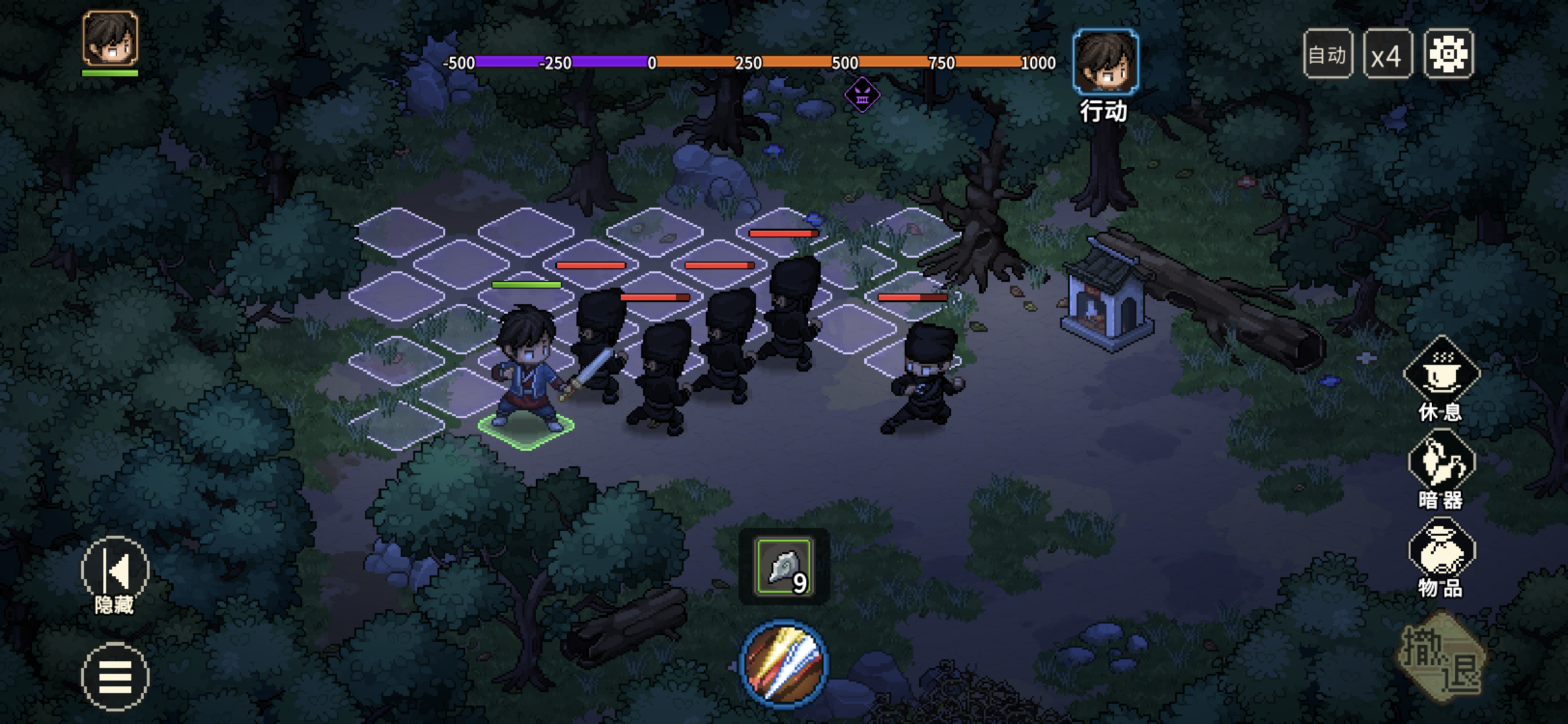Select the hero portrait with green bar

[x=110, y=39]
